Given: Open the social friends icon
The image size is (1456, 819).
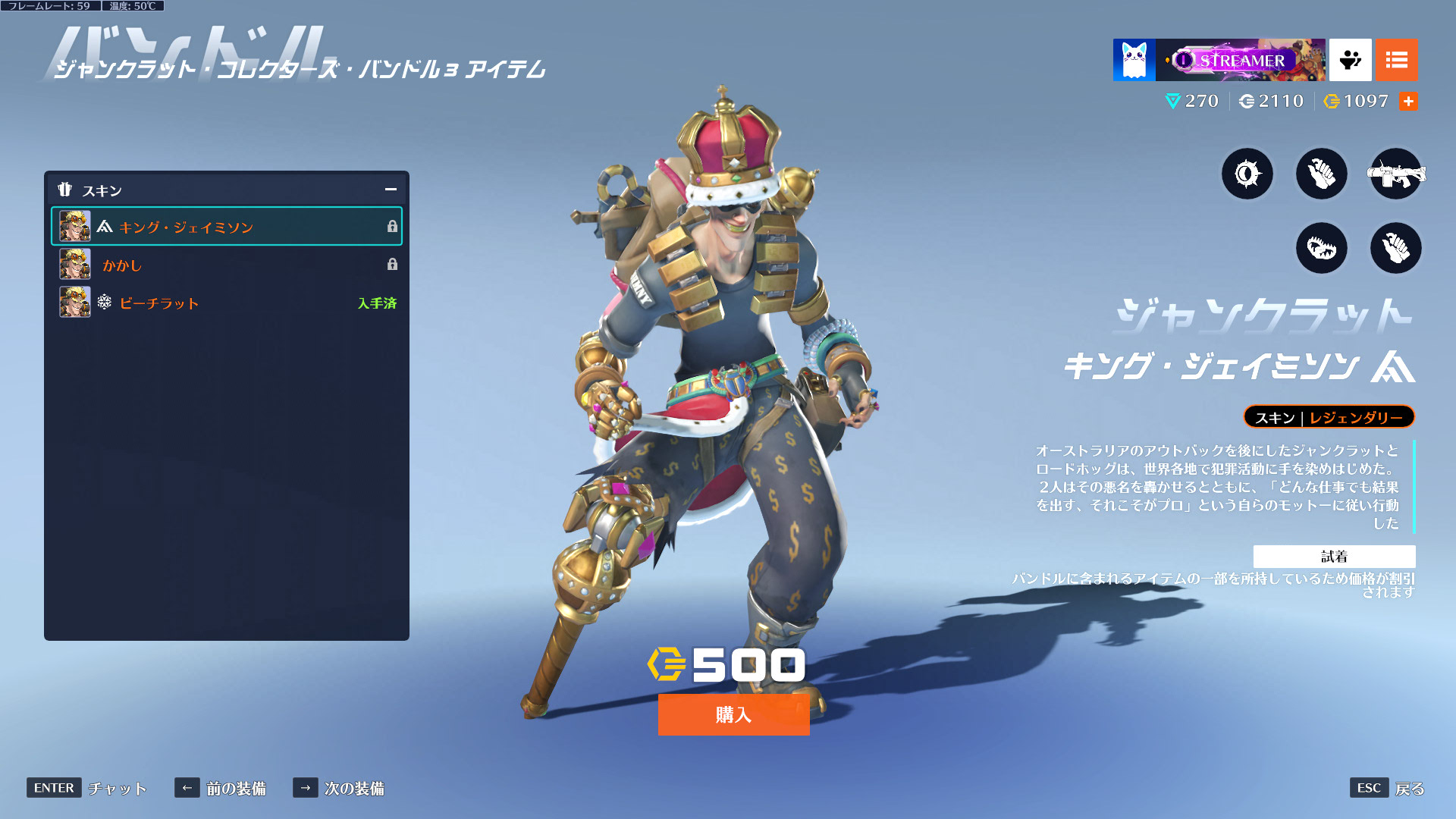Looking at the screenshot, I should tap(1350, 60).
